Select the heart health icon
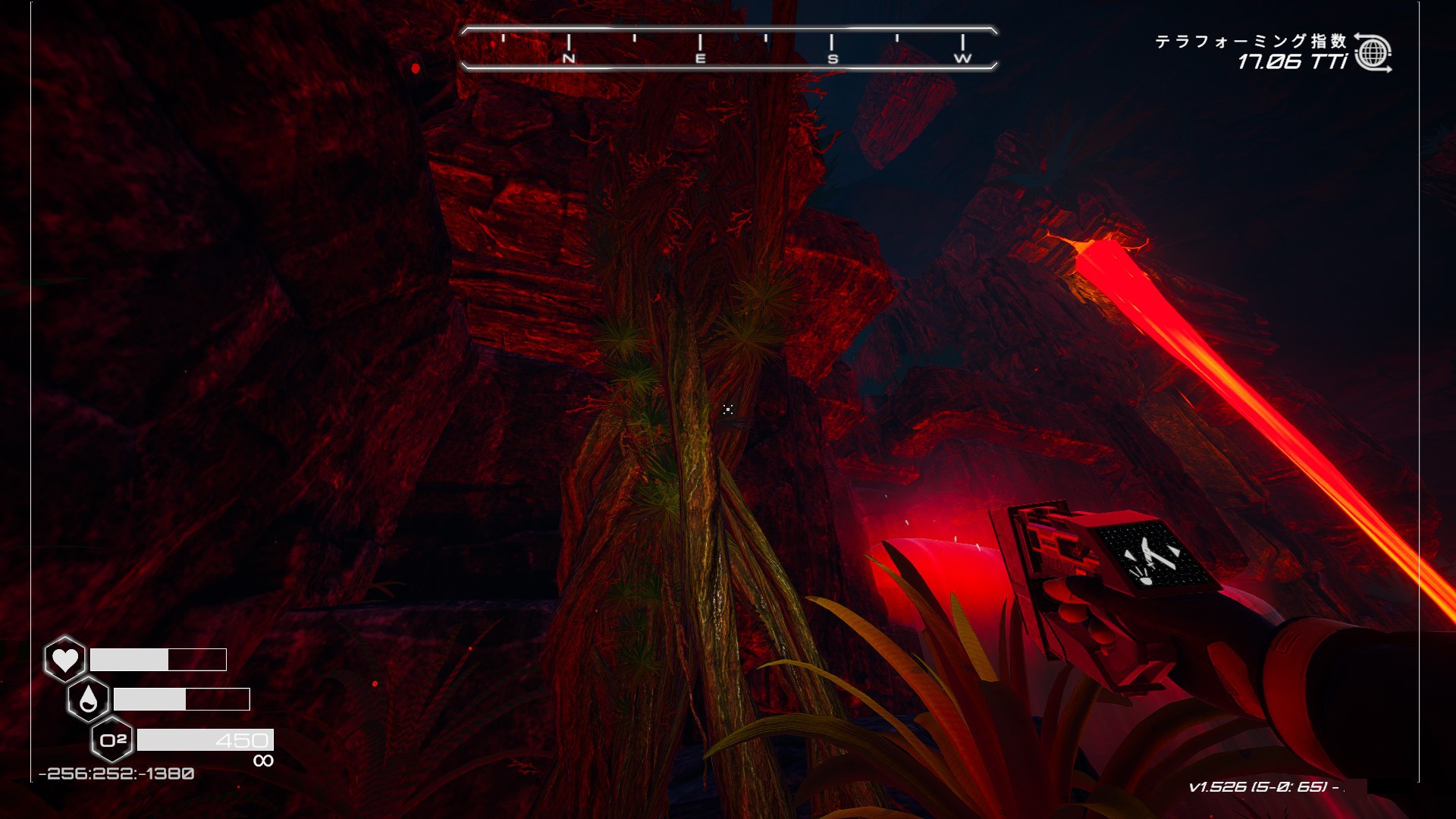Viewport: 1456px width, 819px height. pyautogui.click(x=64, y=659)
